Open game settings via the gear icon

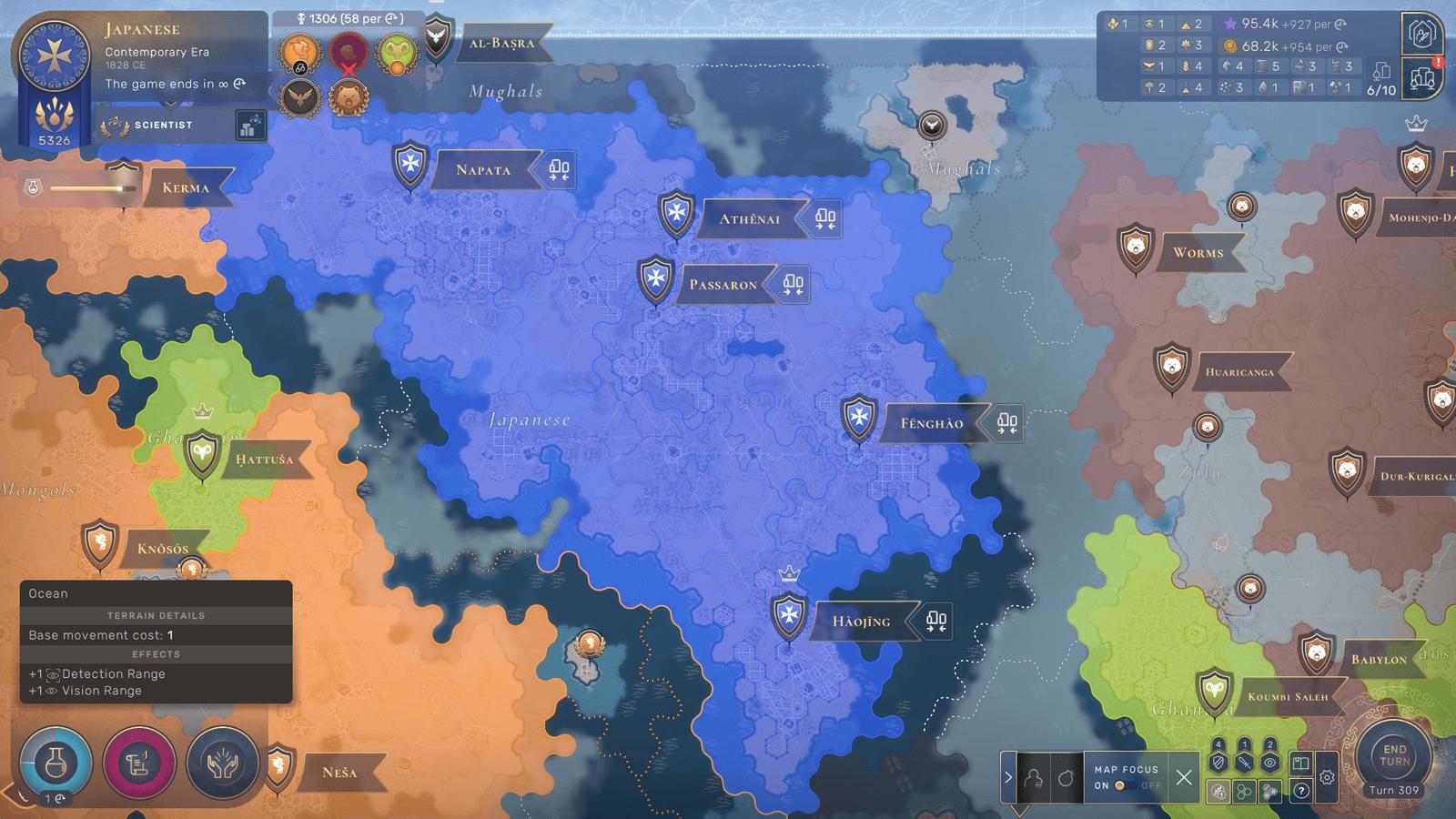click(x=1327, y=776)
